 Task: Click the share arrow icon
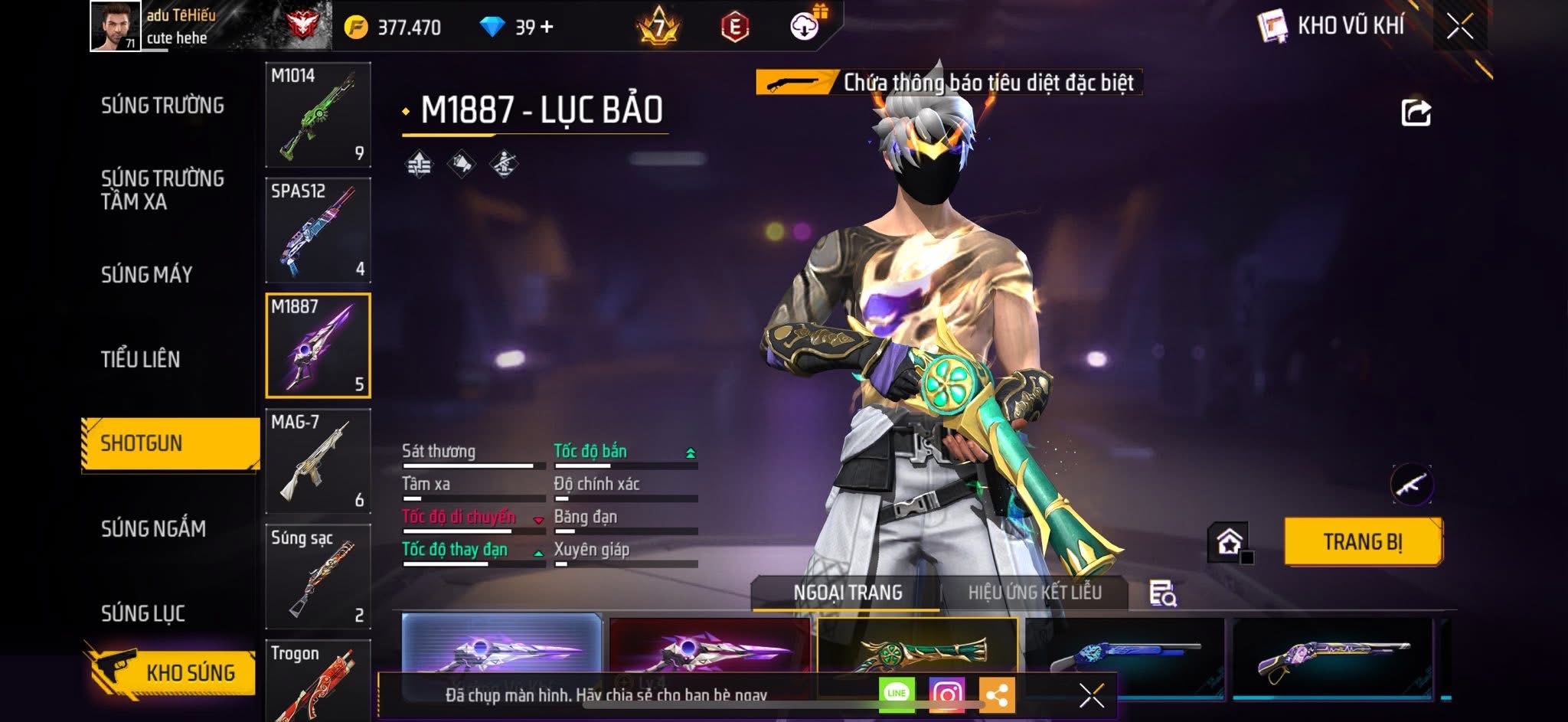coord(1416,113)
